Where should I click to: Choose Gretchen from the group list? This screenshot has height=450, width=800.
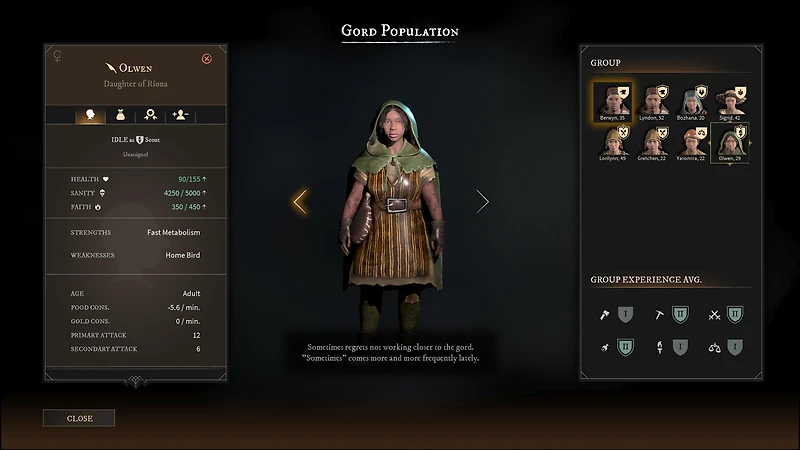(654, 141)
